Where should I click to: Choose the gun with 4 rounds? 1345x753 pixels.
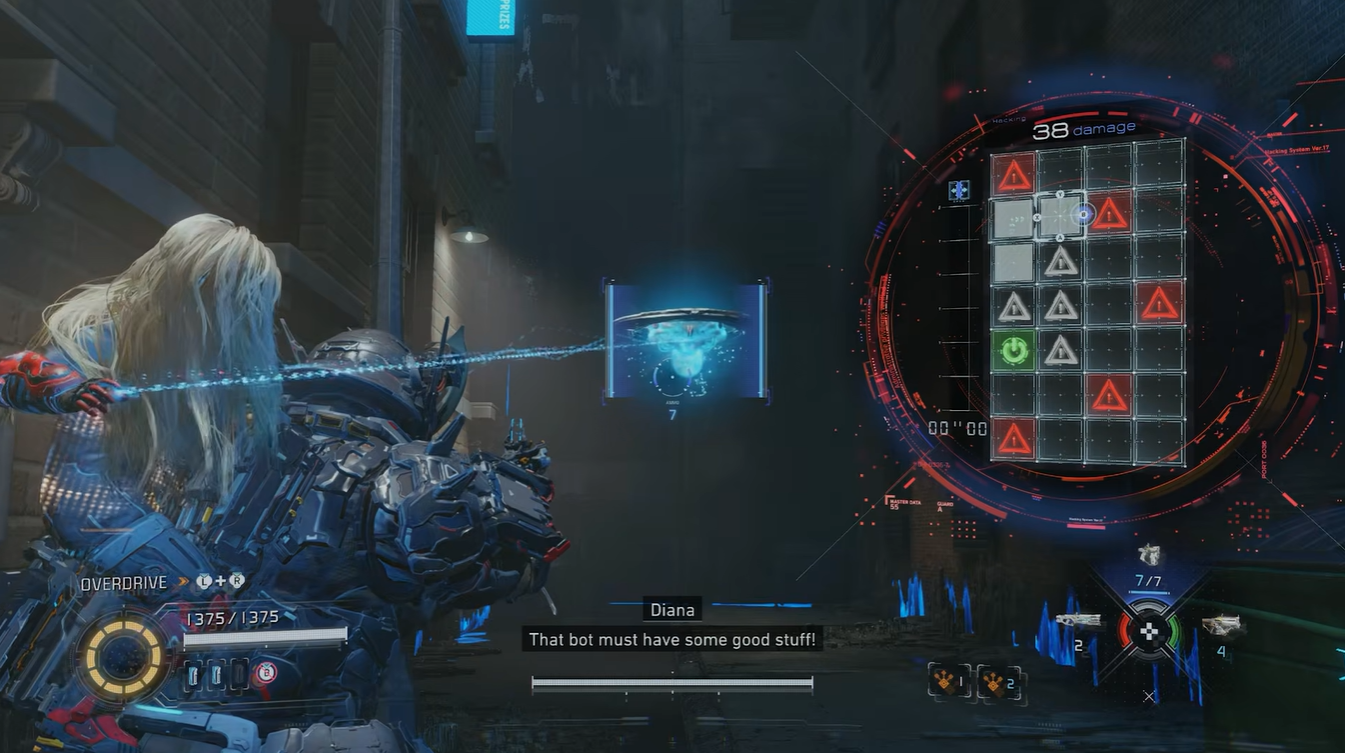tap(1221, 627)
